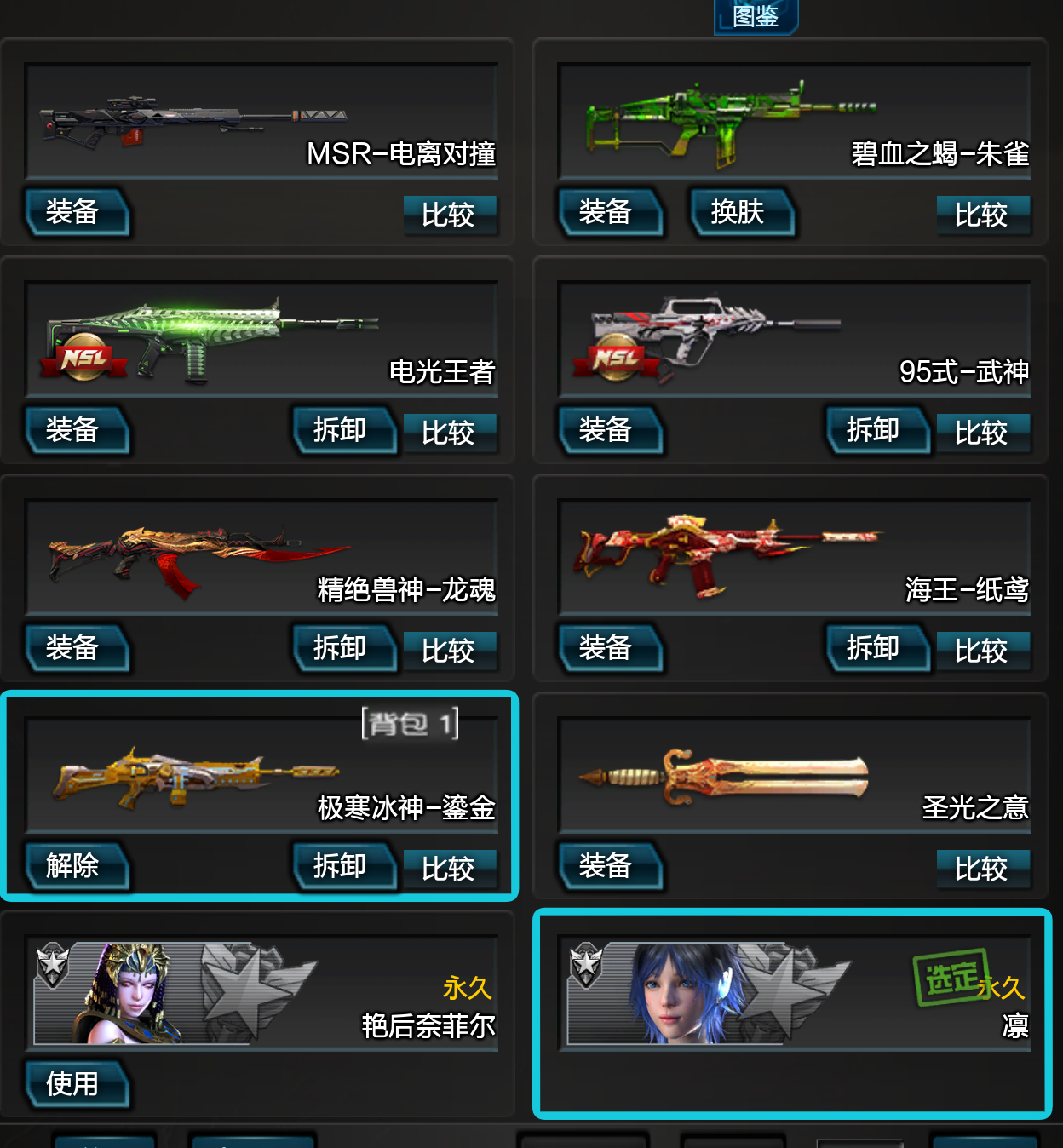Equip 精绝兽神-龙魂 AK rifle
Viewport: 1063px width, 1148px height.
(x=74, y=648)
